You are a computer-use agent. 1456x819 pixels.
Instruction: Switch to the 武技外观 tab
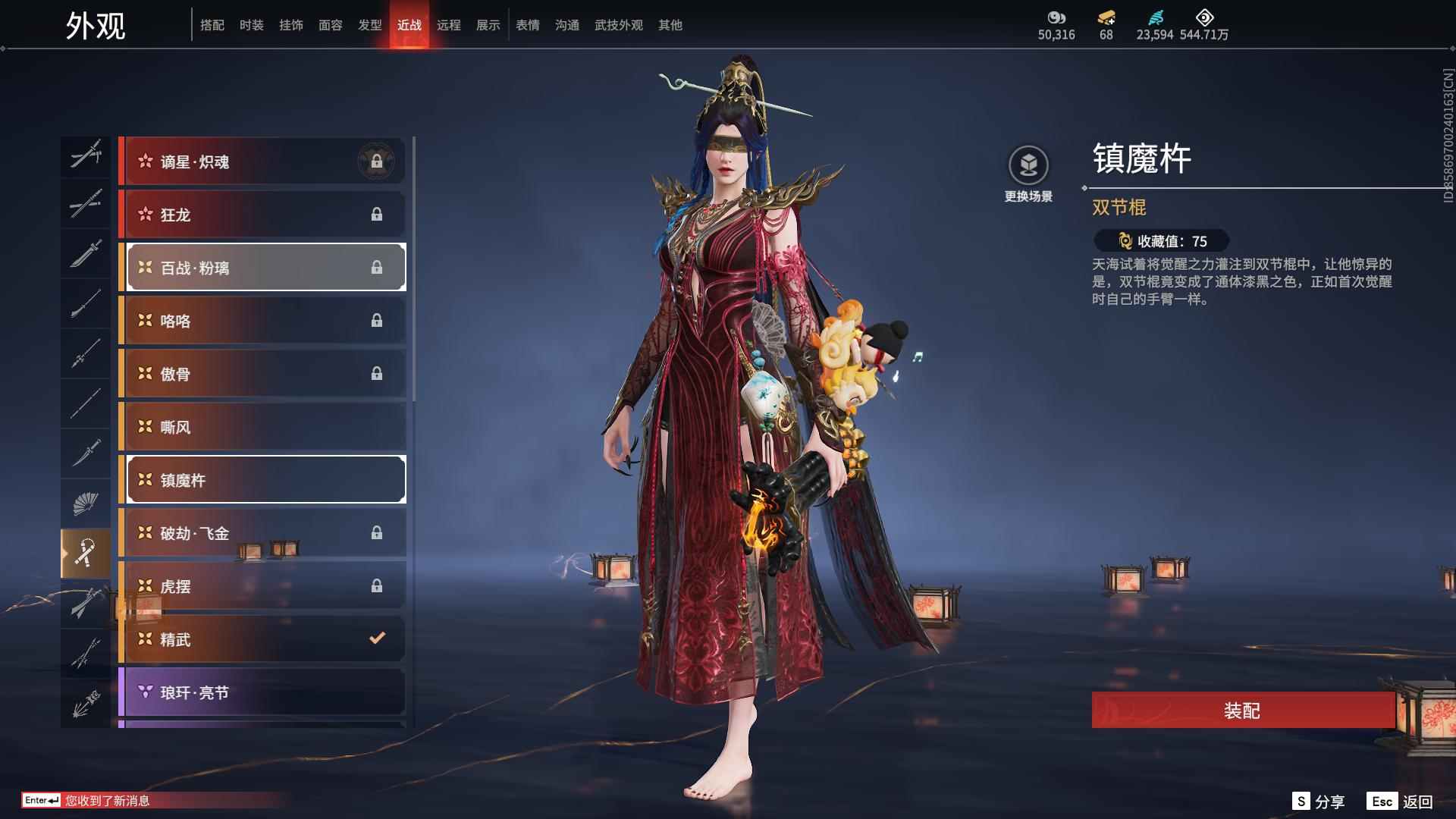coord(618,25)
